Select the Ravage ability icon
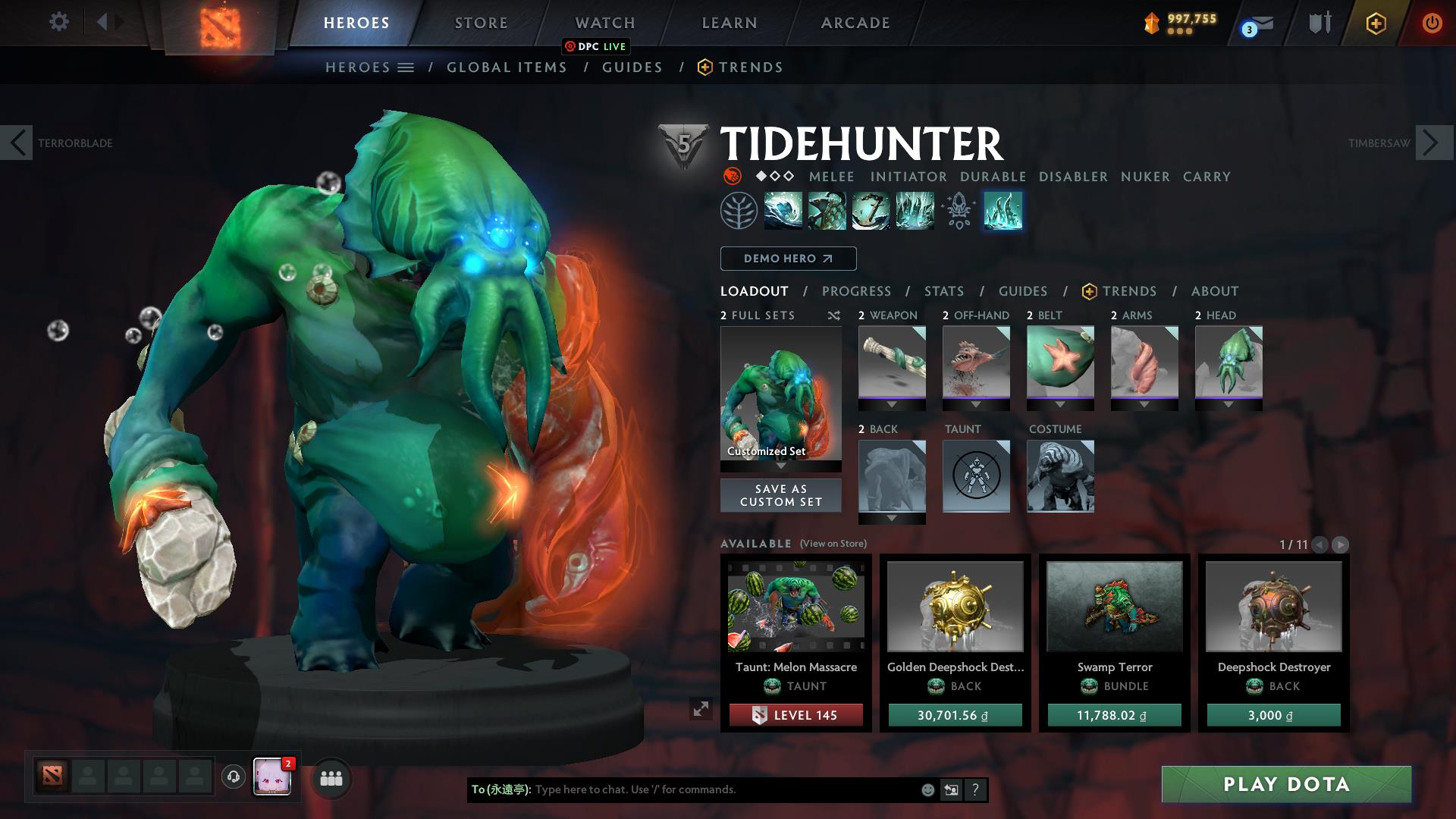Viewport: 1456px width, 819px height. click(x=914, y=211)
